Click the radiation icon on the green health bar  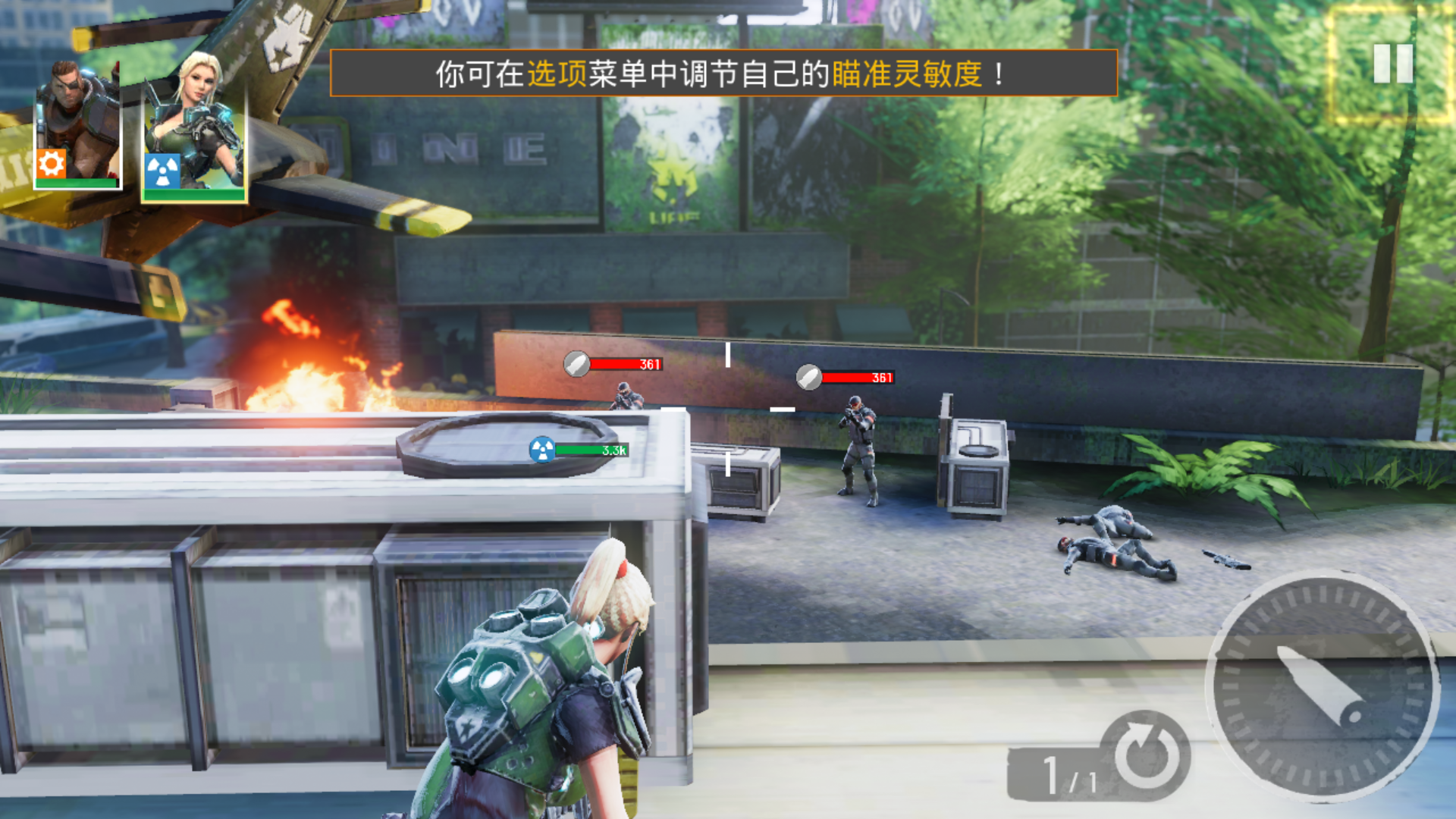[x=541, y=449]
